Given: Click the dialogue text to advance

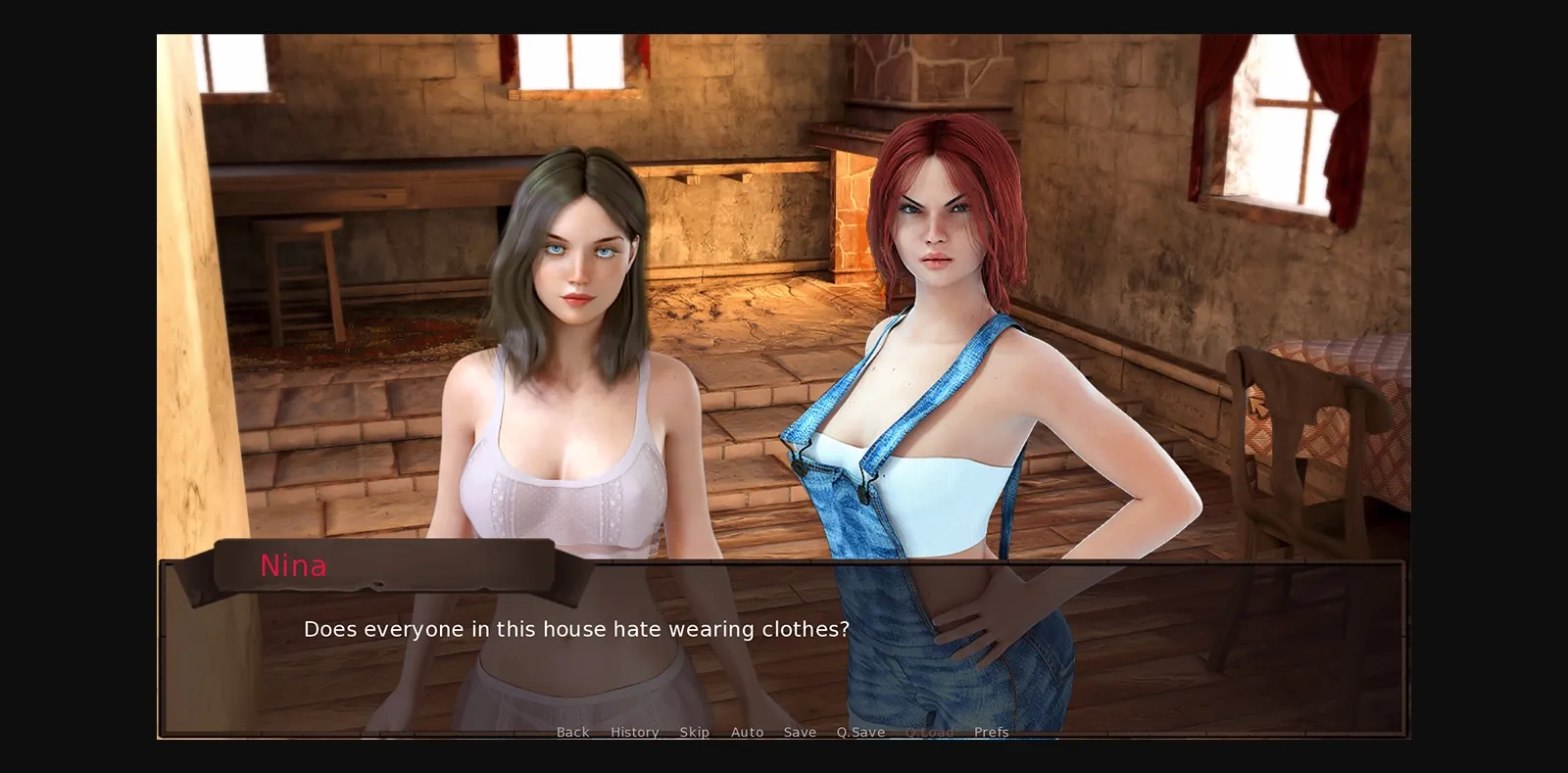Looking at the screenshot, I should coord(577,630).
